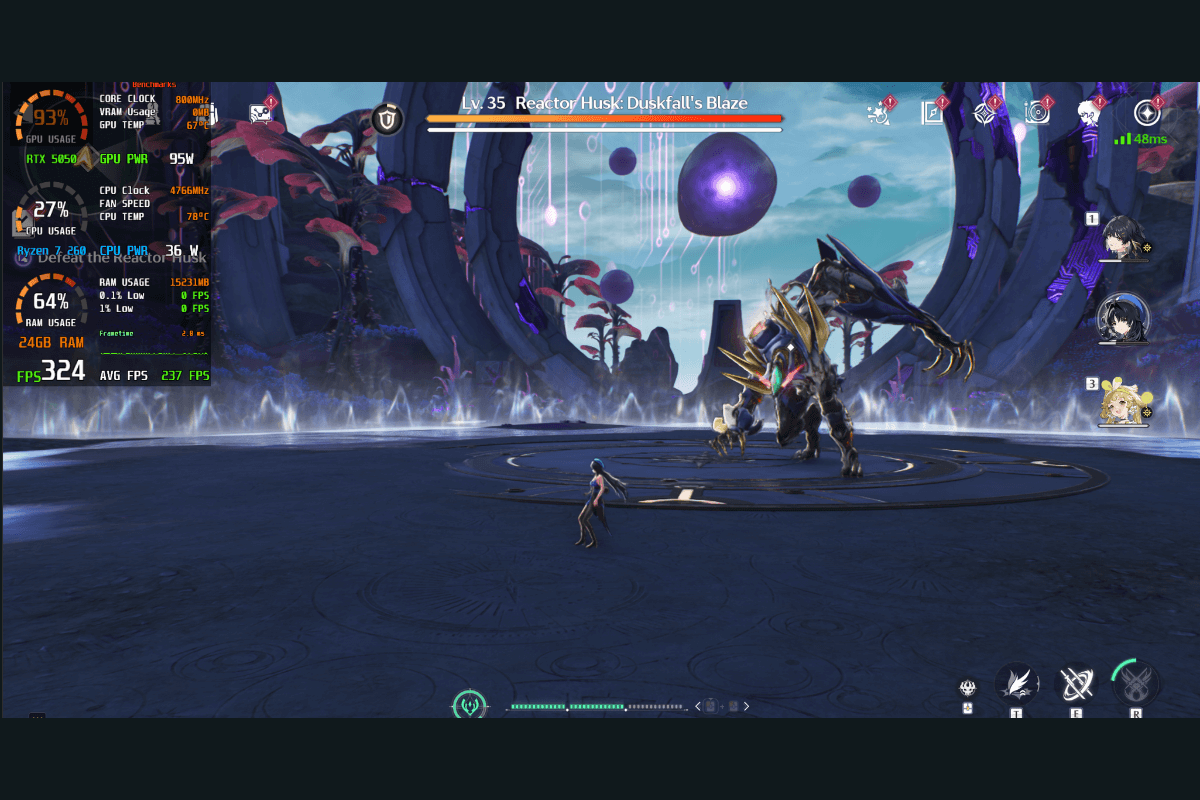The image size is (1200, 800).
Task: Open the camera photo mode icon
Action: click(x=1038, y=113)
